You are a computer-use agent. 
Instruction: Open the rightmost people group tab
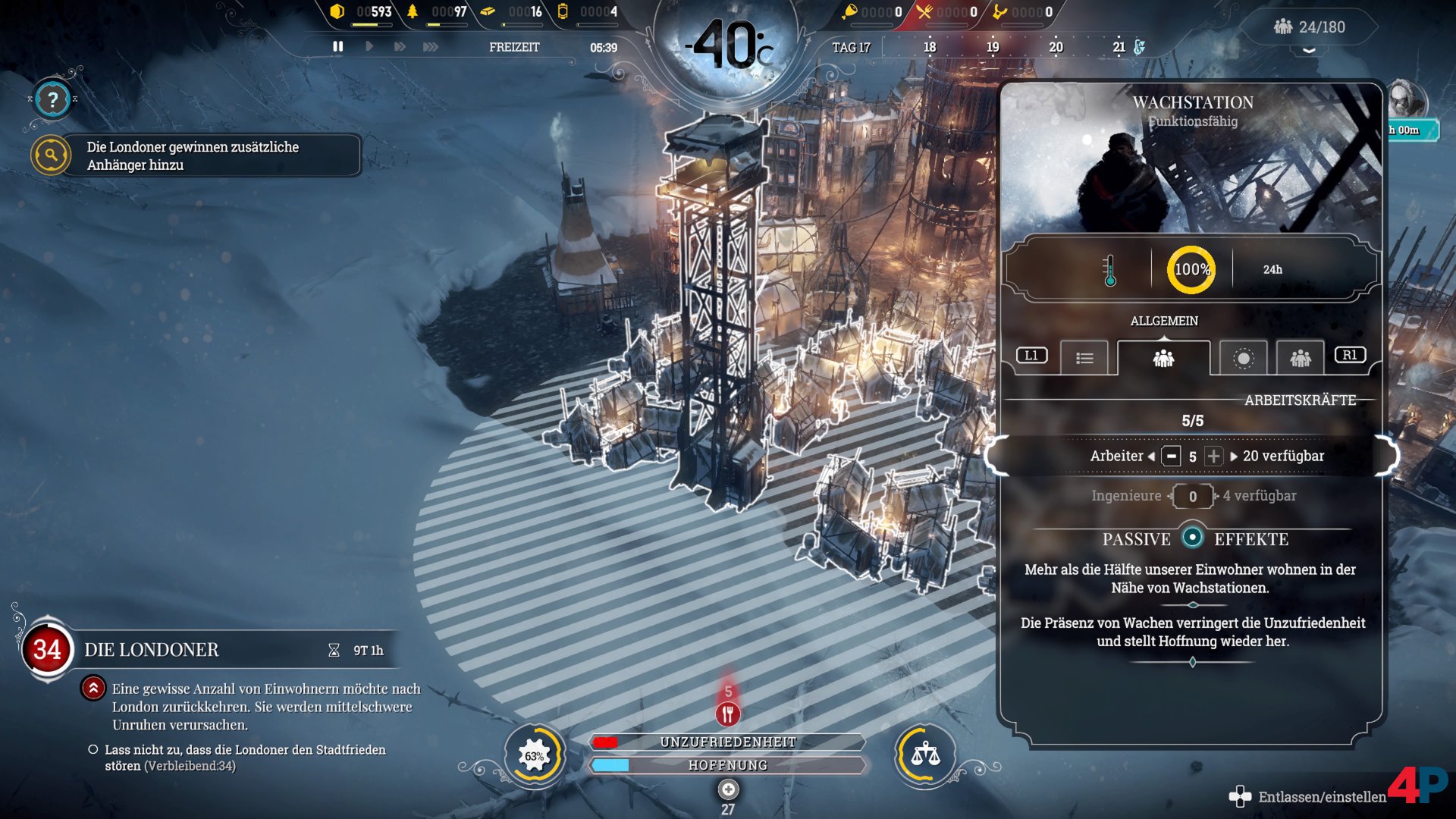pos(1300,357)
